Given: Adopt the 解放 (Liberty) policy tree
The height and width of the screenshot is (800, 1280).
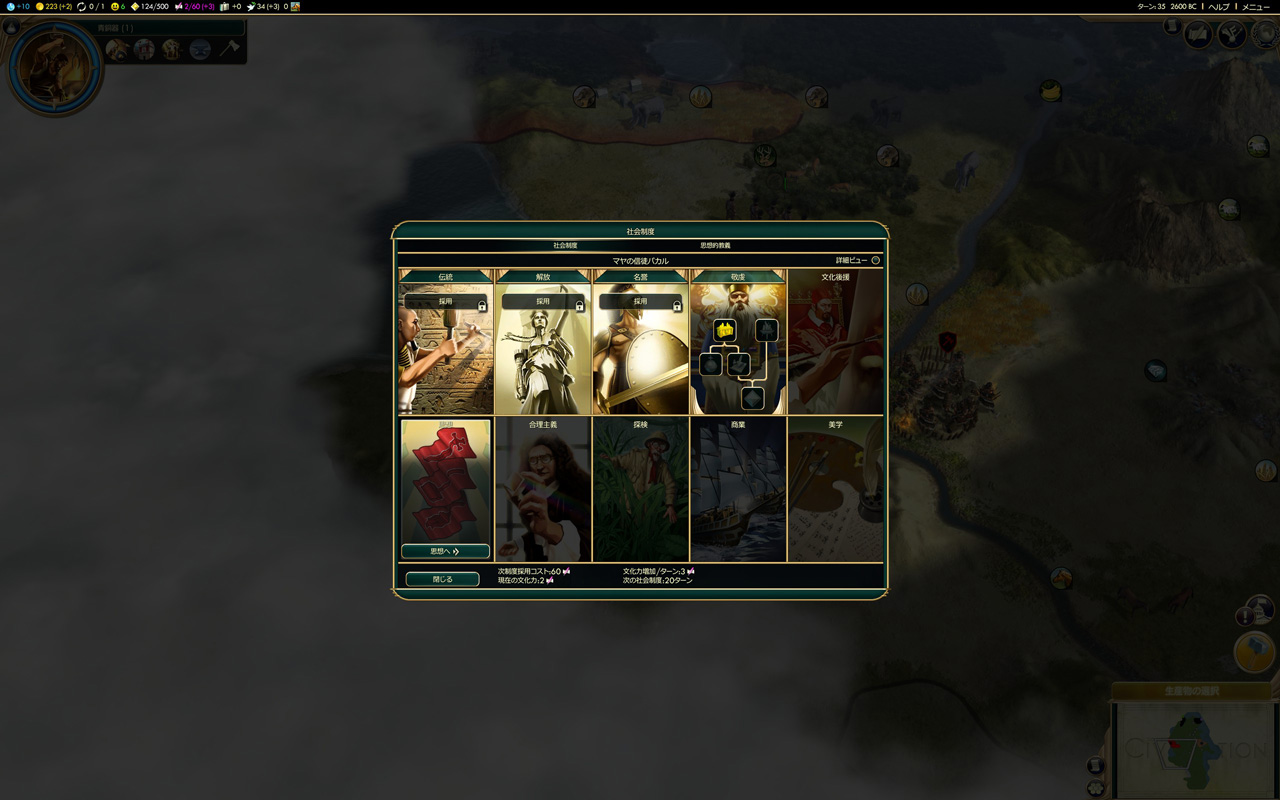Looking at the screenshot, I should 543,301.
